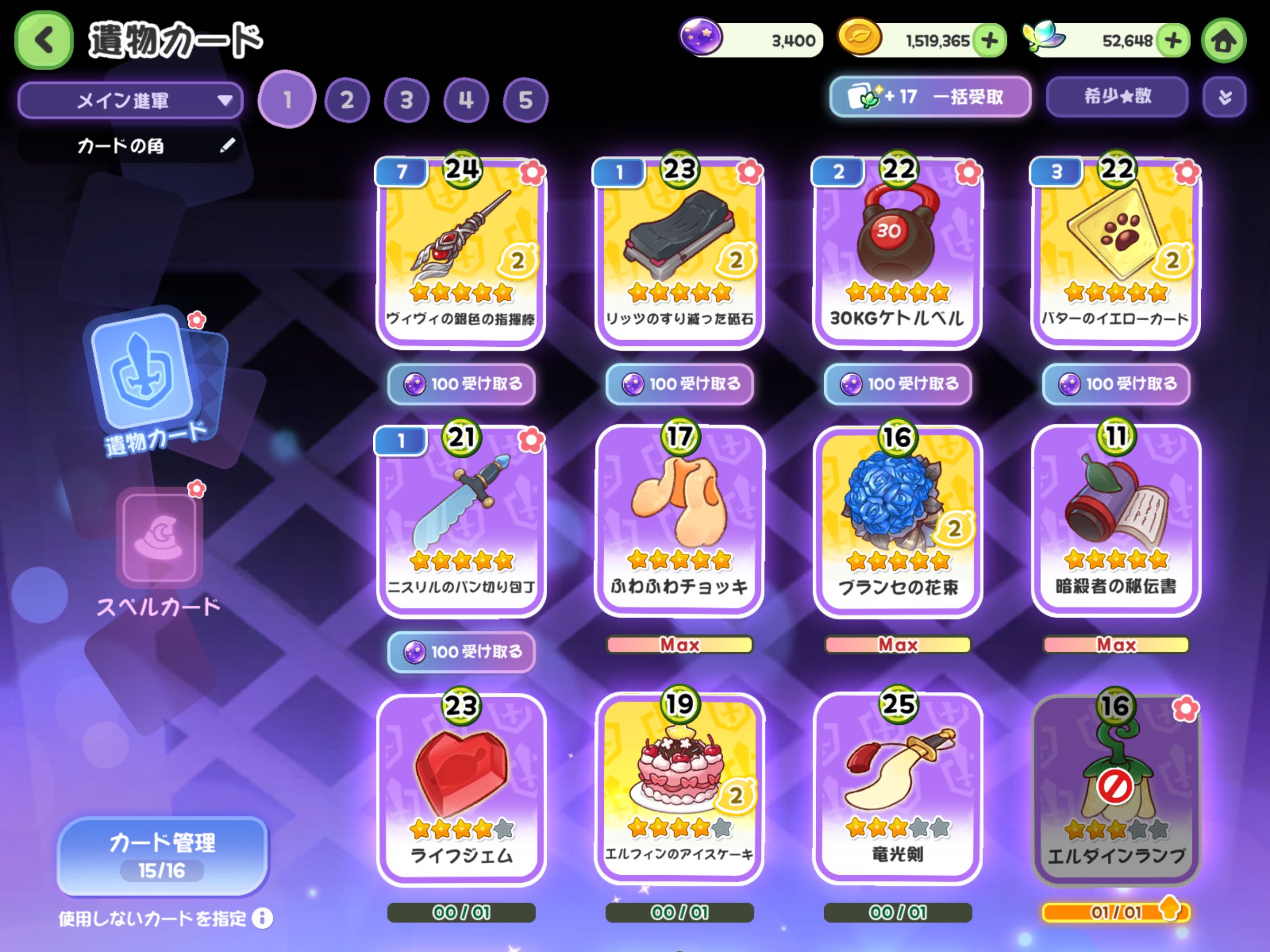Select deck preset 5
The width and height of the screenshot is (1270, 952).
click(x=525, y=100)
